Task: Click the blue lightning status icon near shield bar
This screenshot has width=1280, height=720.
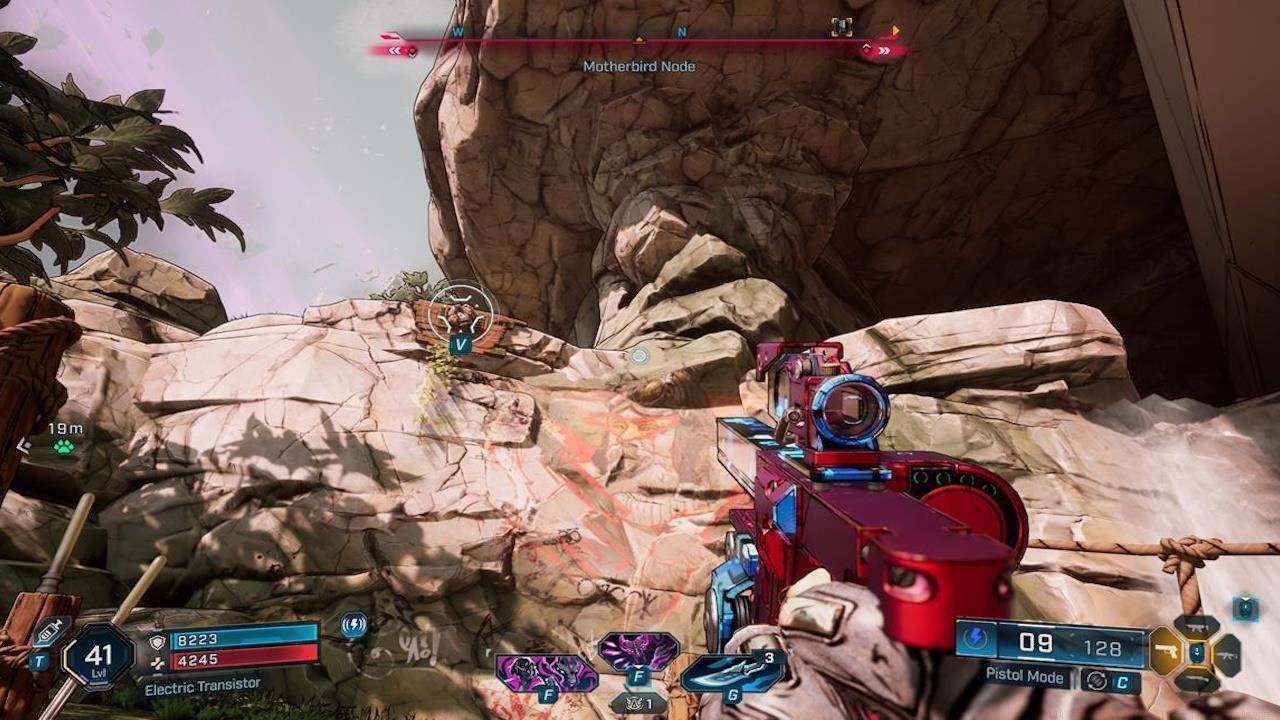Action: pyautogui.click(x=353, y=626)
